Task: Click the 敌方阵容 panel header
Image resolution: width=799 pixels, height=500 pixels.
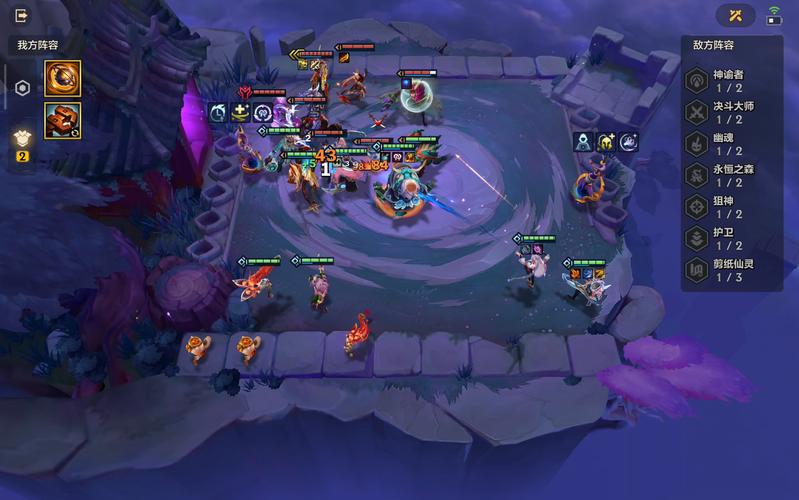Action: tap(714, 45)
